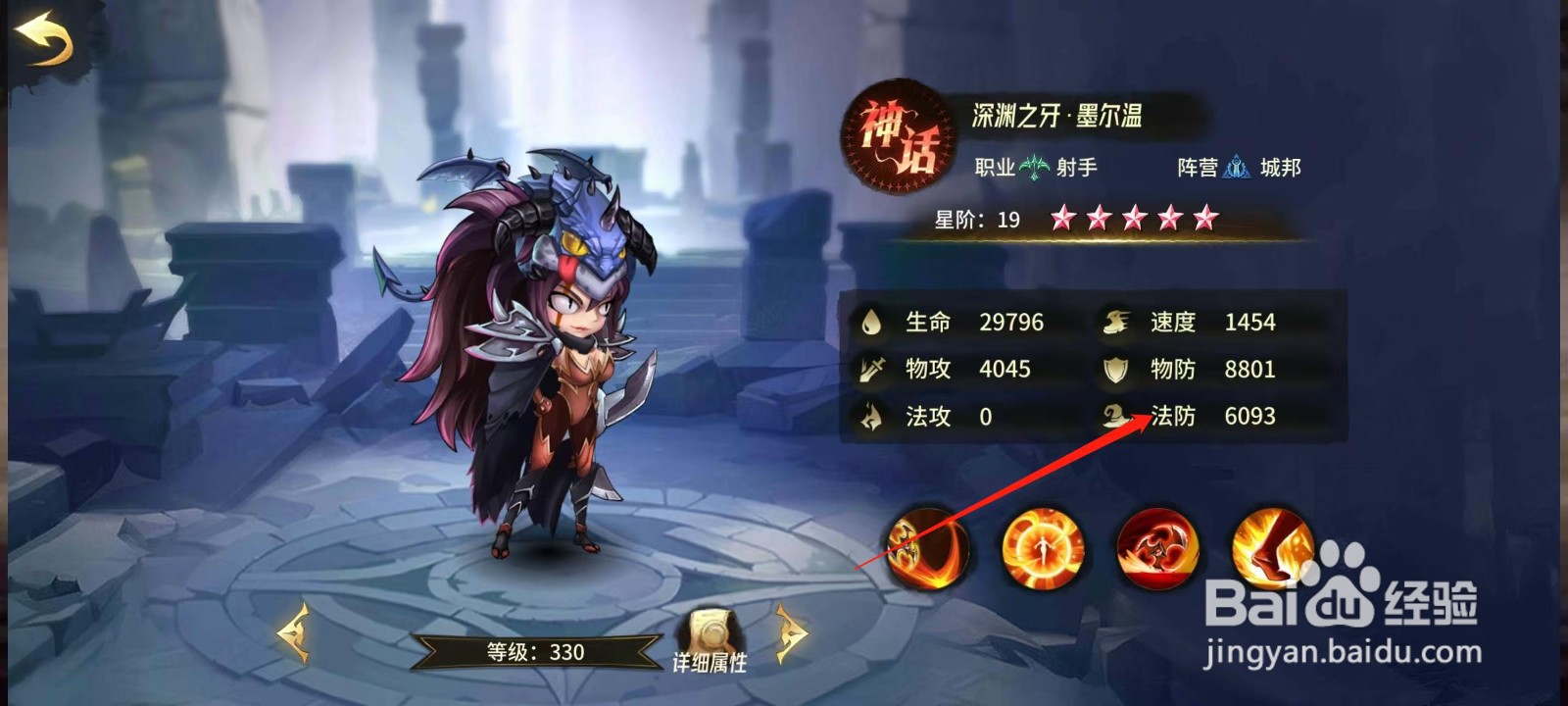Screen dimensions: 1568x706
Task: Click the first star in the star rating row
Action: click(x=1060, y=220)
